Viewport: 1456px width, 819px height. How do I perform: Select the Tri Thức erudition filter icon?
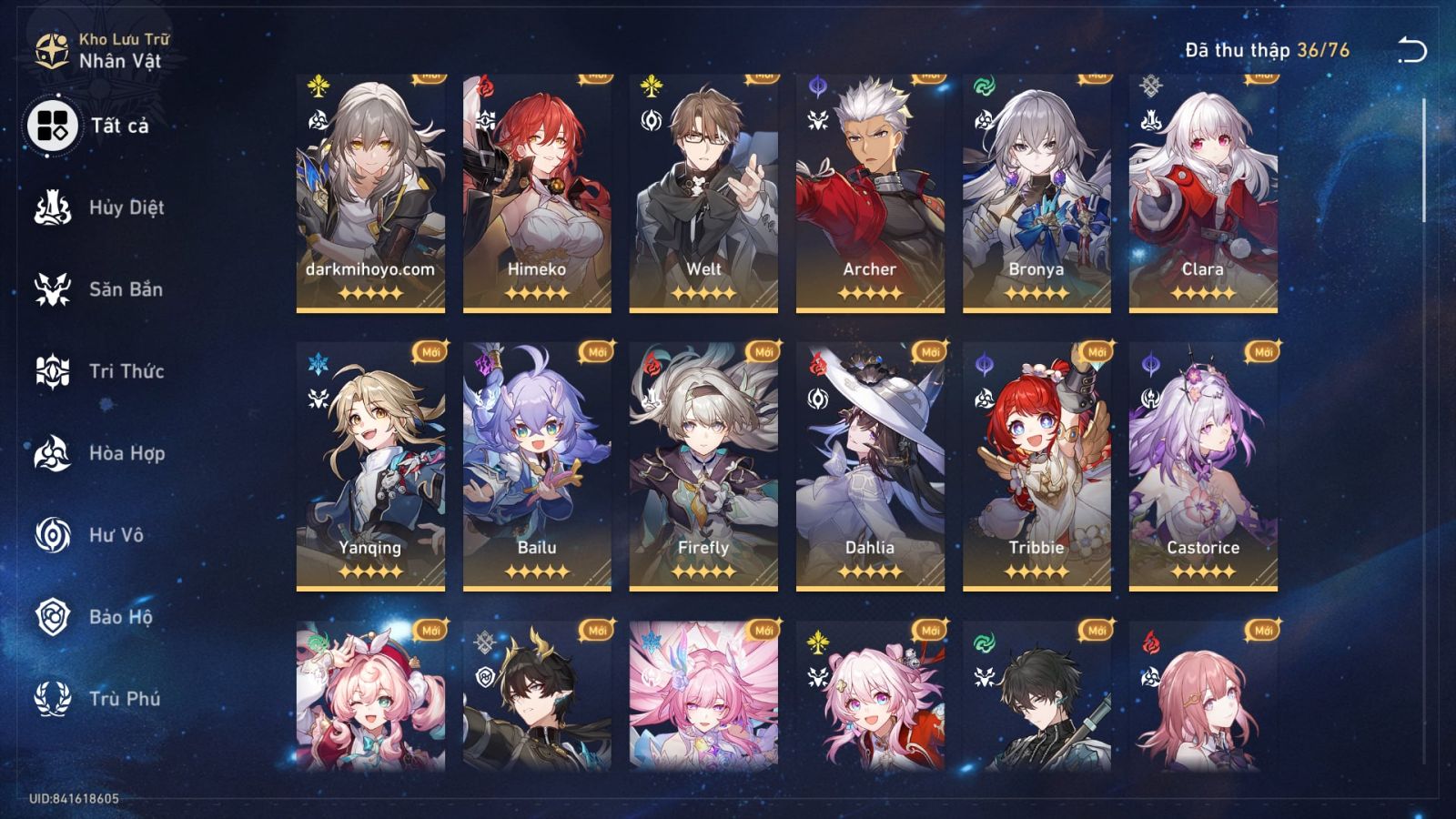[52, 371]
